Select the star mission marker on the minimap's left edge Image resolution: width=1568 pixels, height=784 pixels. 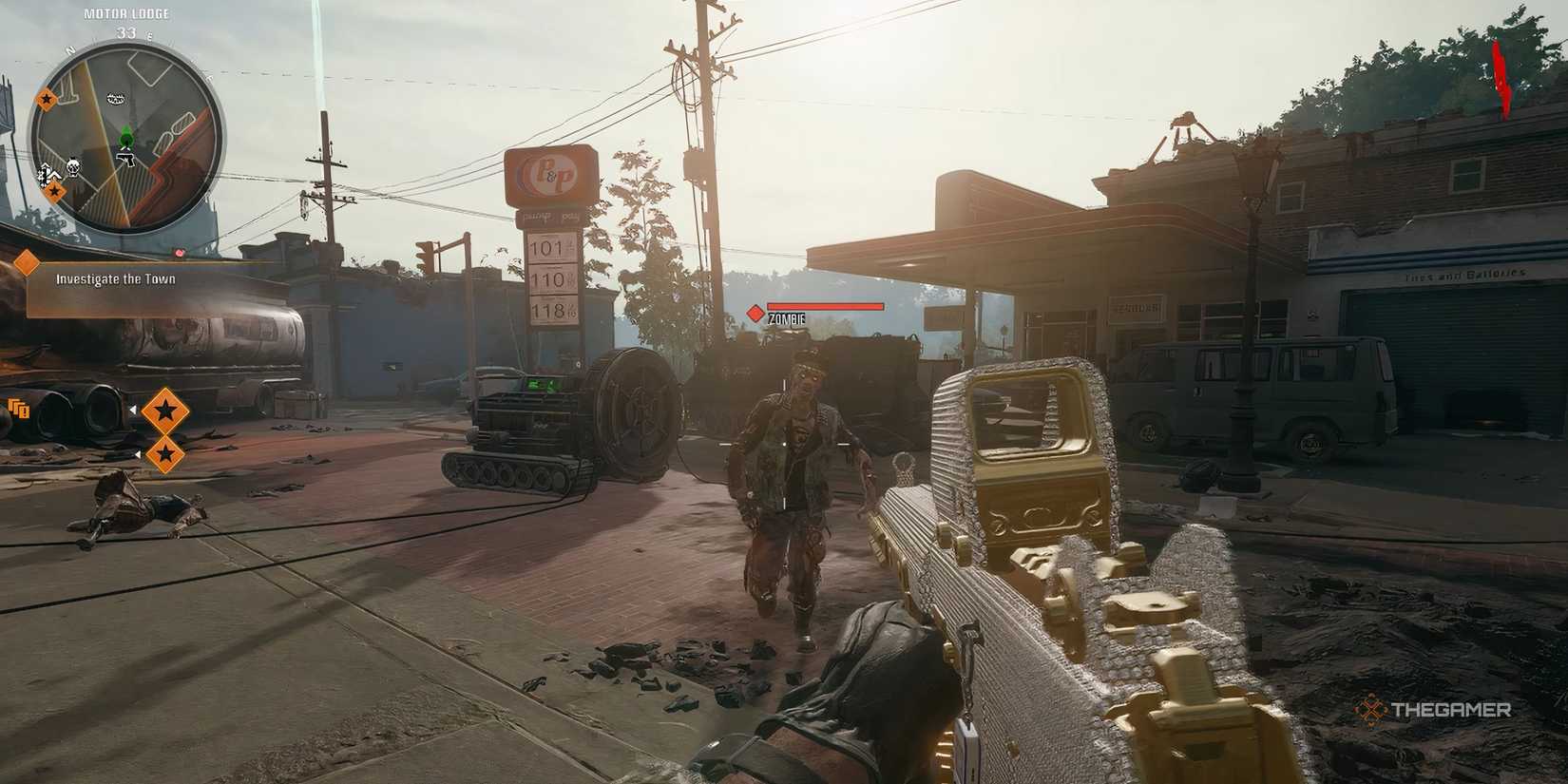(x=47, y=99)
